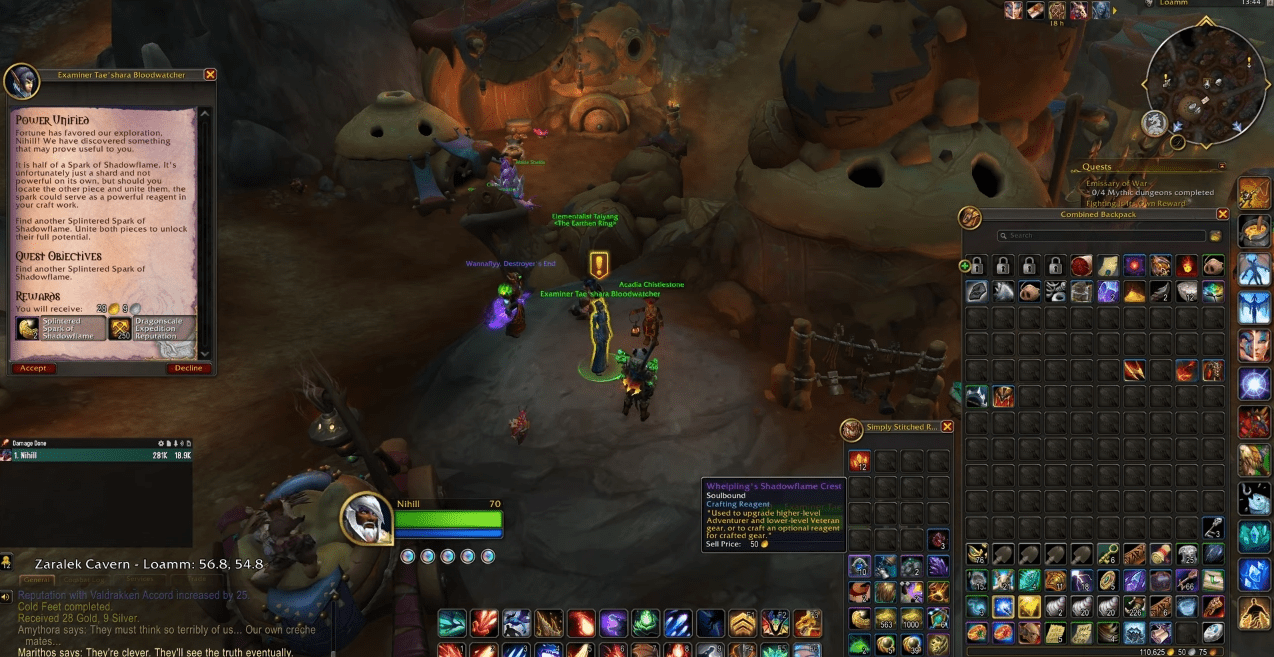The height and width of the screenshot is (657, 1274).
Task: Select the Dragonscale Expedition Reputation reward
Action: coord(152,328)
